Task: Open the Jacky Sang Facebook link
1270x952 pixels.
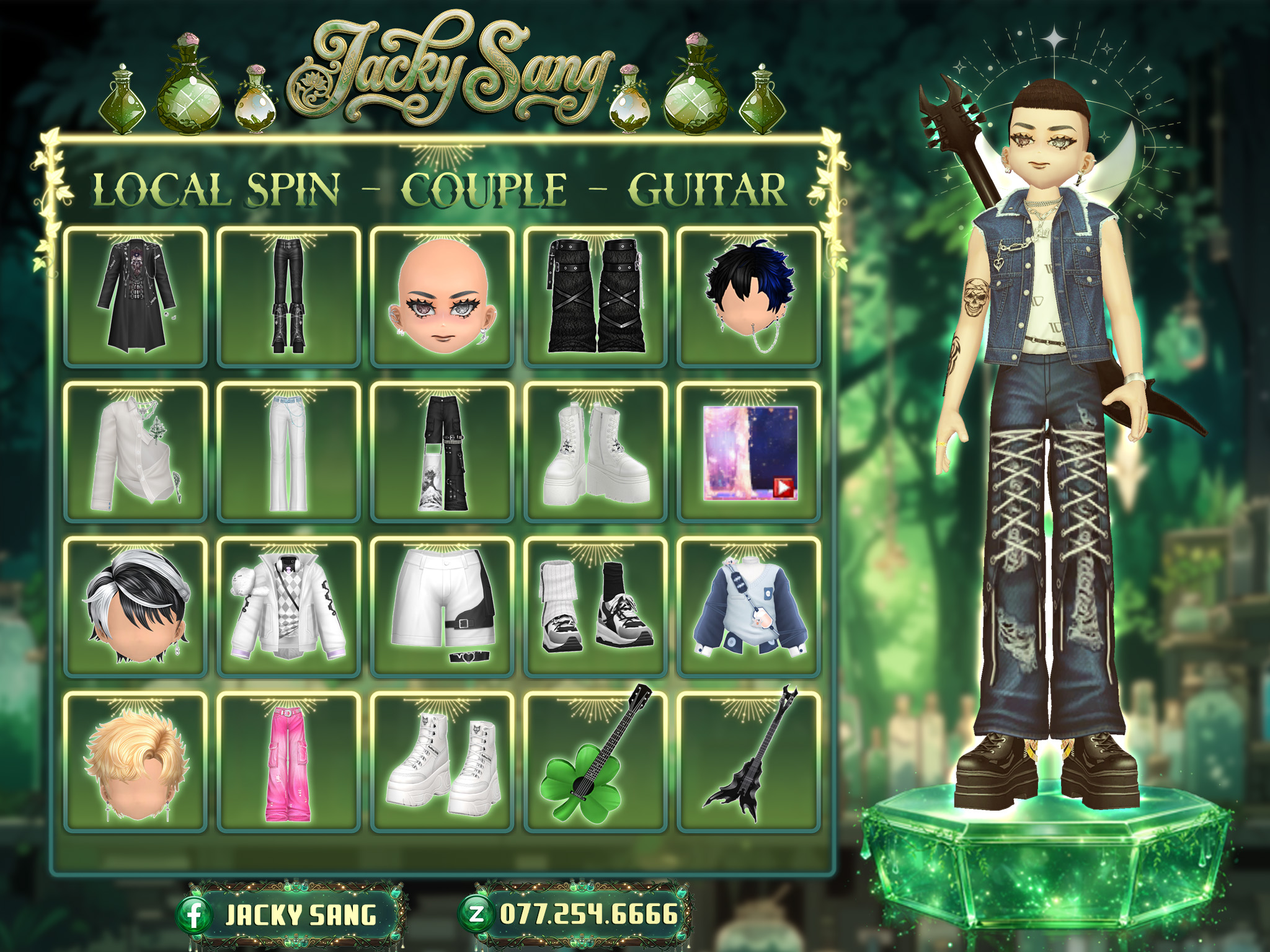Action: click(x=291, y=915)
